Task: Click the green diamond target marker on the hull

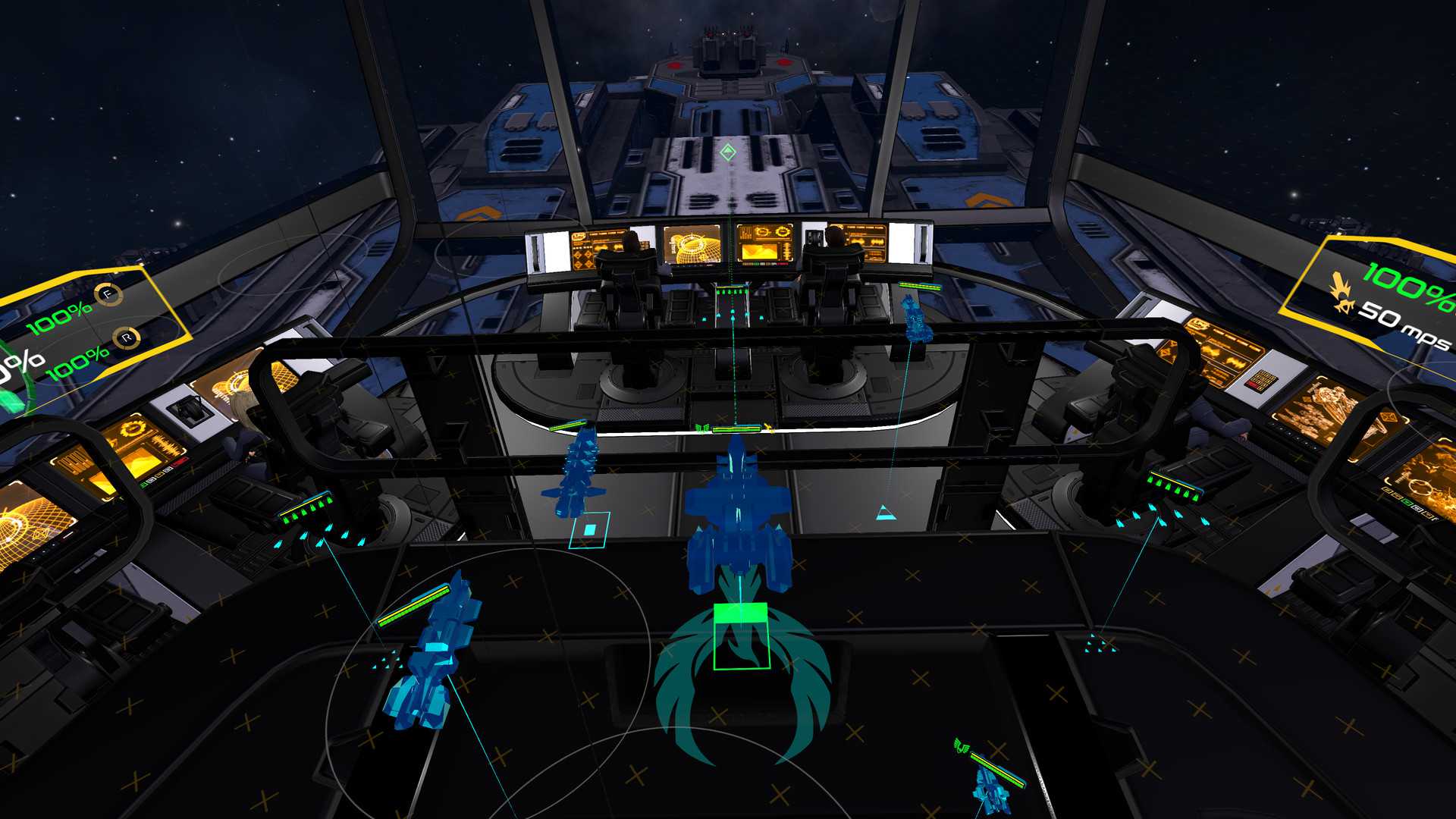Action: point(729,153)
